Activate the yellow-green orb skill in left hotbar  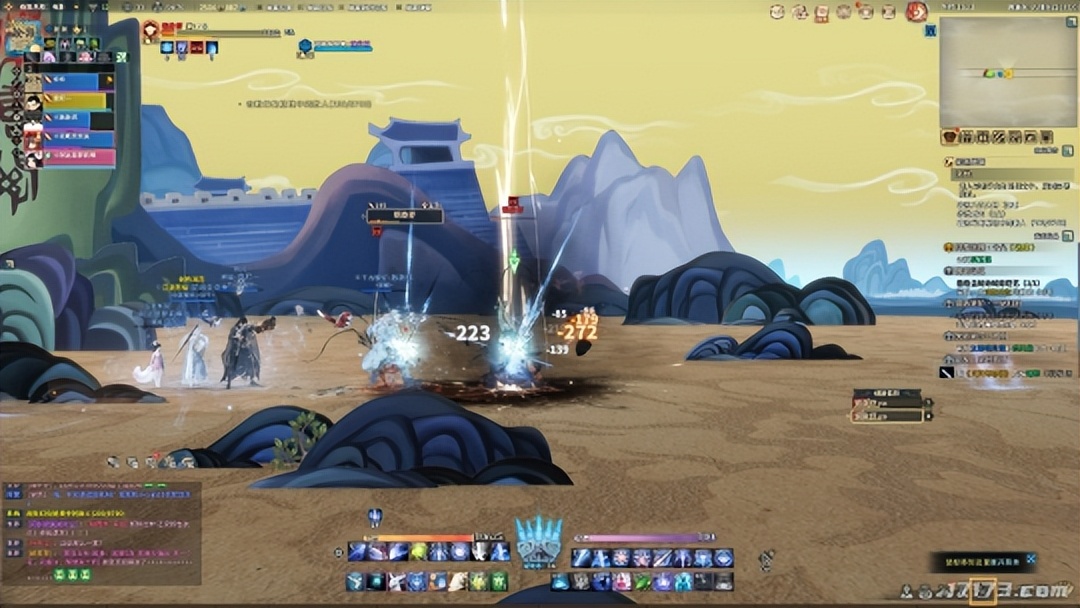[418, 552]
